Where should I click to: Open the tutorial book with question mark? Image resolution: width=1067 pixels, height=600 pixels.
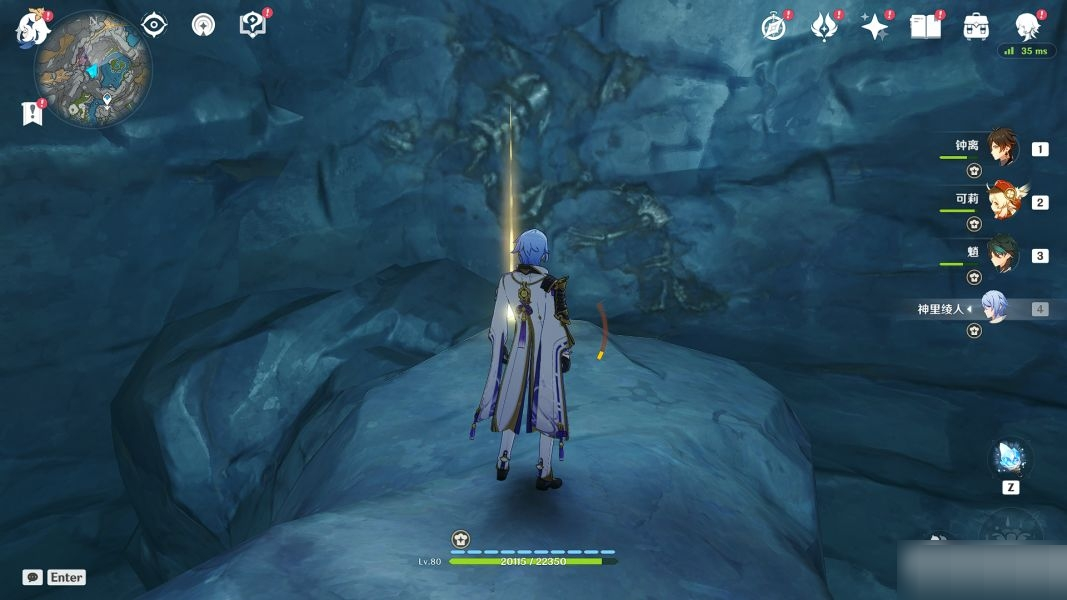coord(253,25)
